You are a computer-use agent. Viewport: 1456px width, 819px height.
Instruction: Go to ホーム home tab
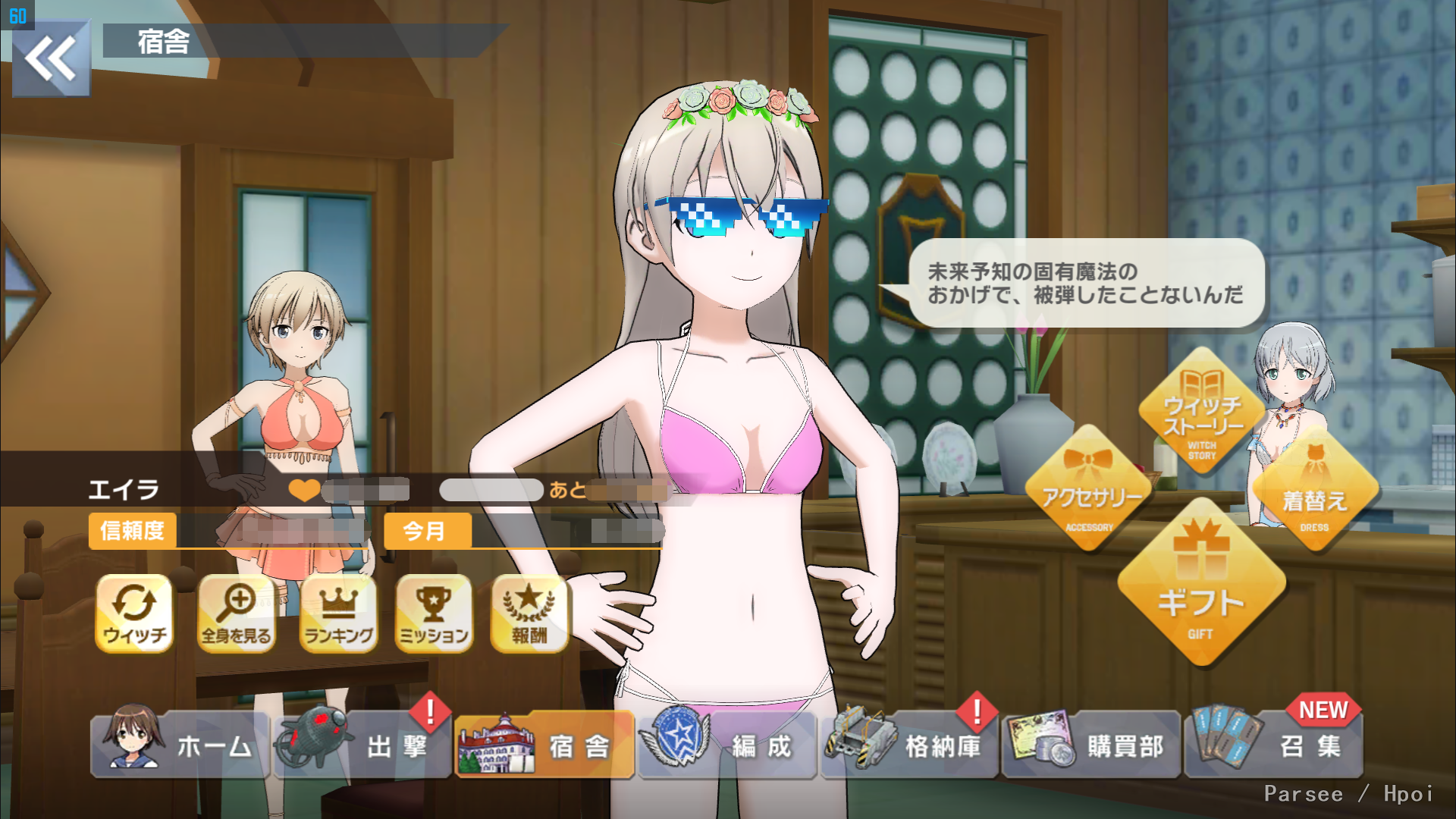pos(180,746)
